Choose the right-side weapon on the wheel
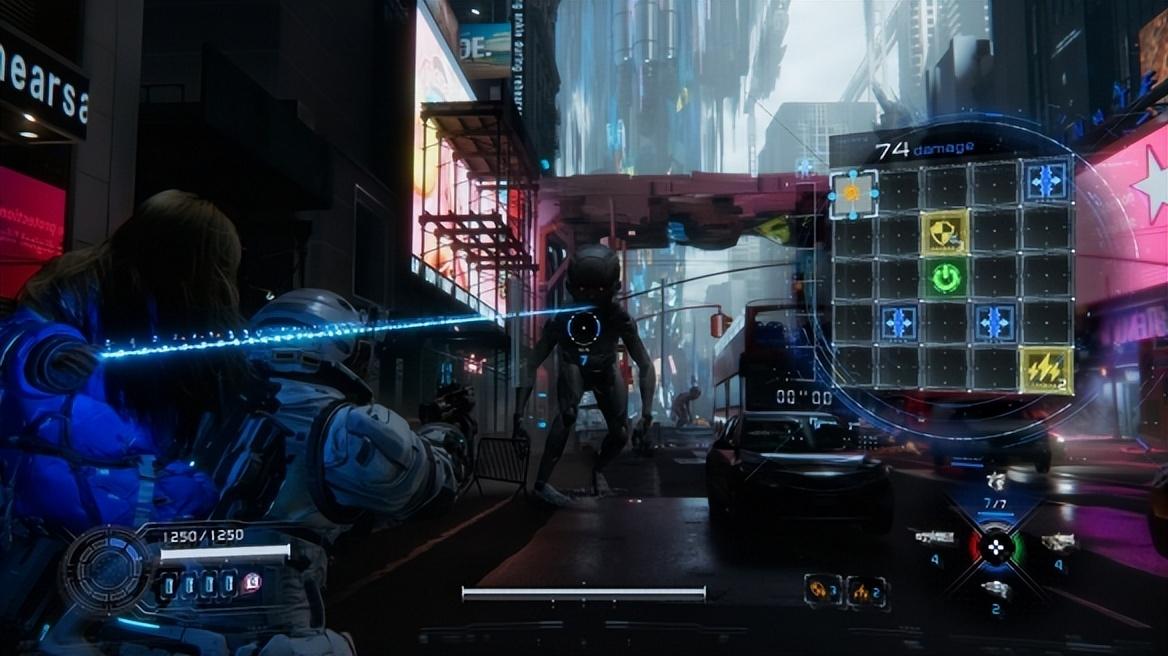Screen dimensions: 1168x656 [x=1057, y=542]
